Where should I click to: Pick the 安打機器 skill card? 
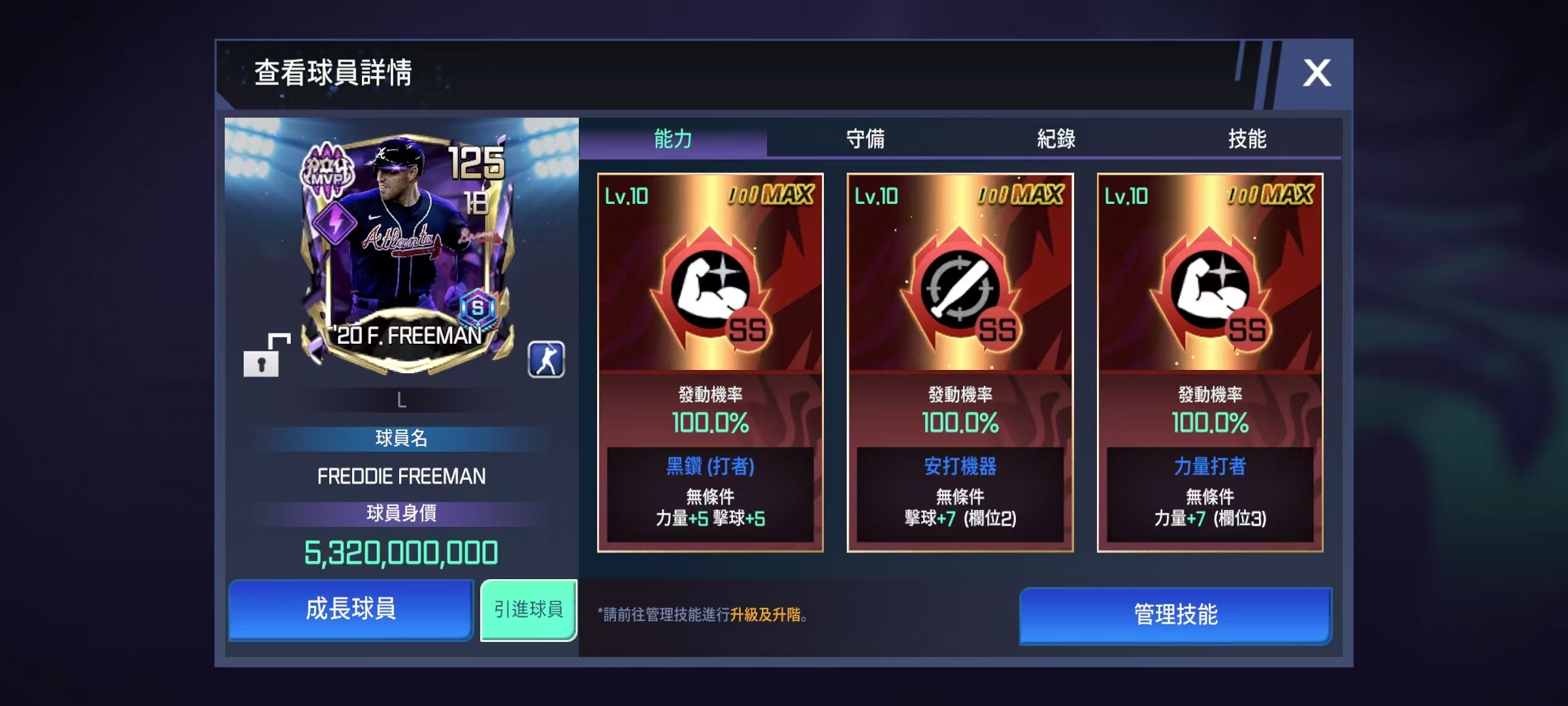click(x=960, y=363)
